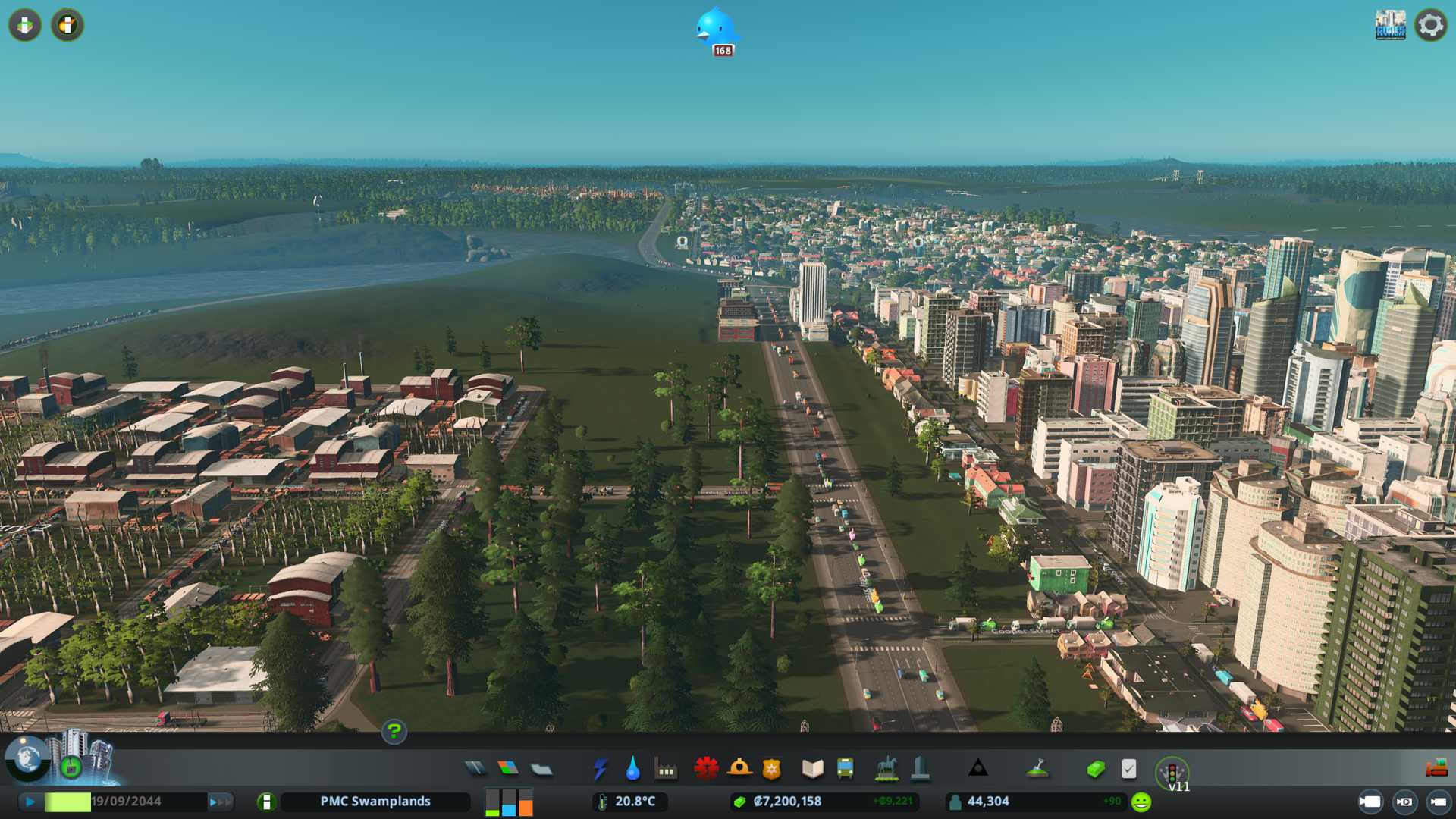This screenshot has width=1456, height=819.
Task: Open the Public Transport bus menu
Action: [x=845, y=769]
